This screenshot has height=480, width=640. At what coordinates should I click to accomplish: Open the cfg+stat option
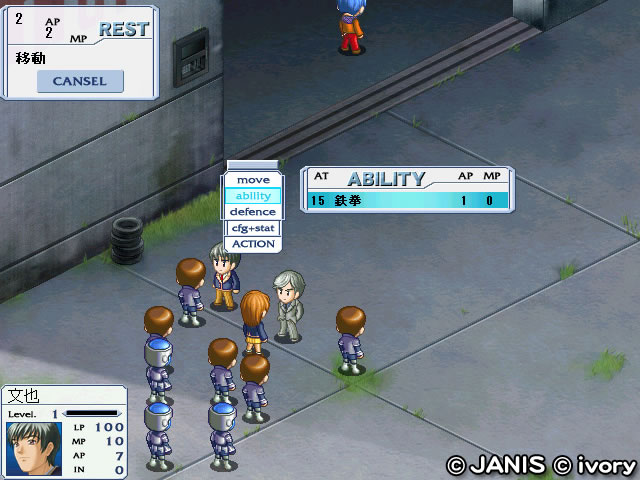253,228
